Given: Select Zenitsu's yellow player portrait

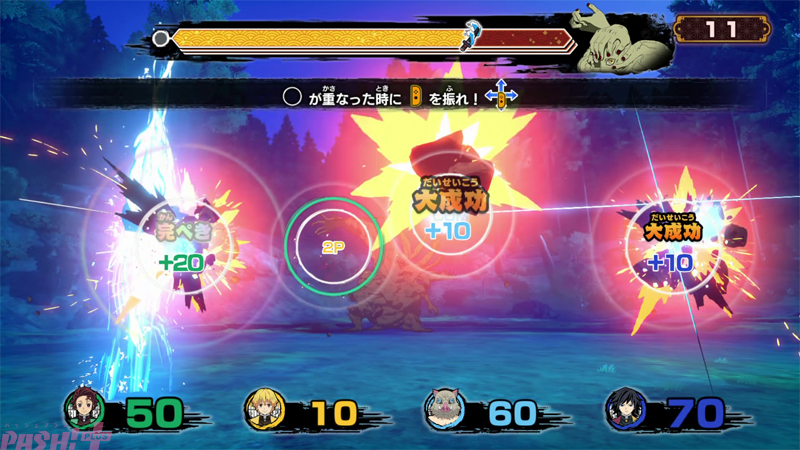Looking at the screenshot, I should (265, 409).
